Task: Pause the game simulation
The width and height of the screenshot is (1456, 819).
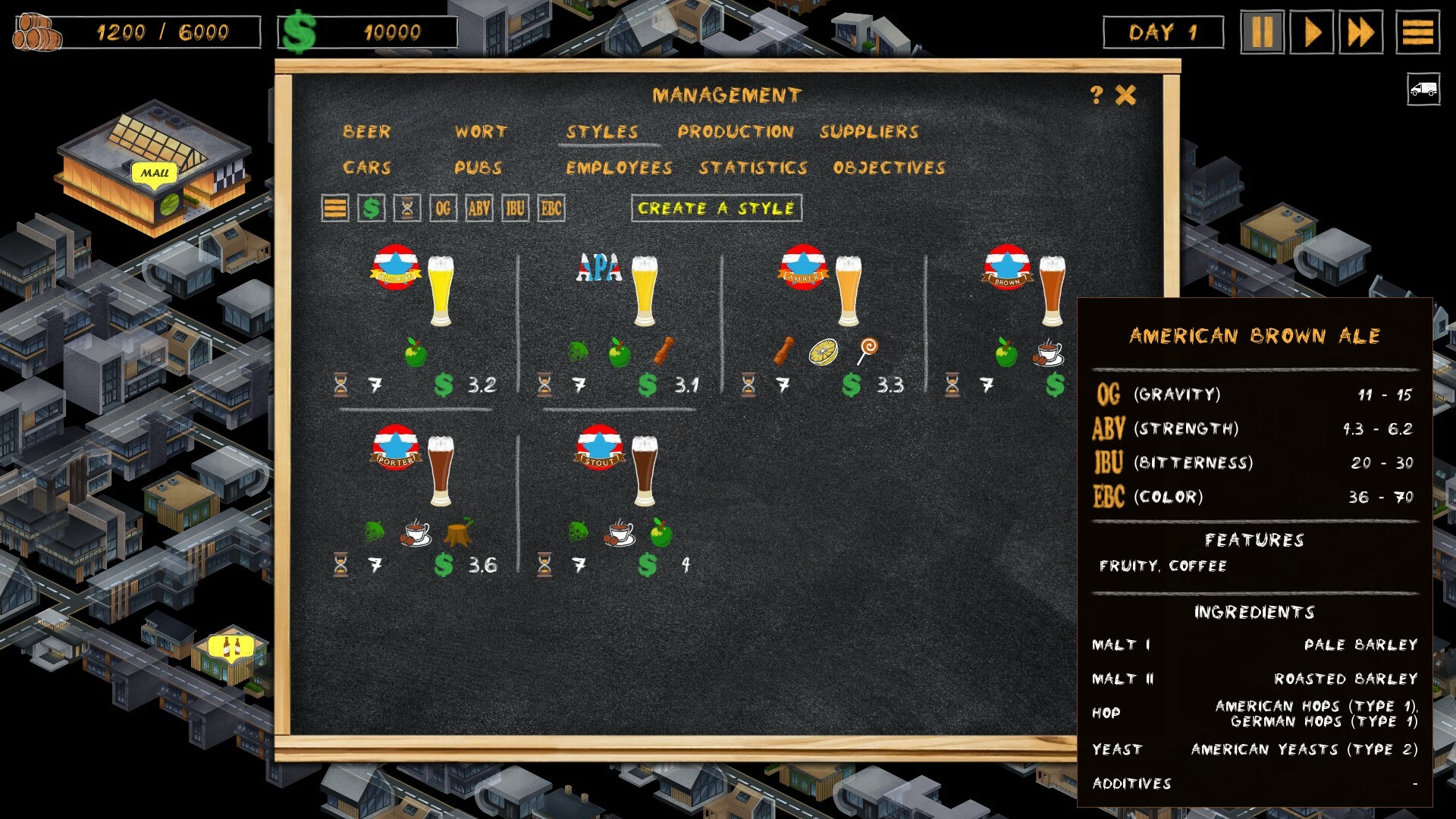Action: [1263, 30]
